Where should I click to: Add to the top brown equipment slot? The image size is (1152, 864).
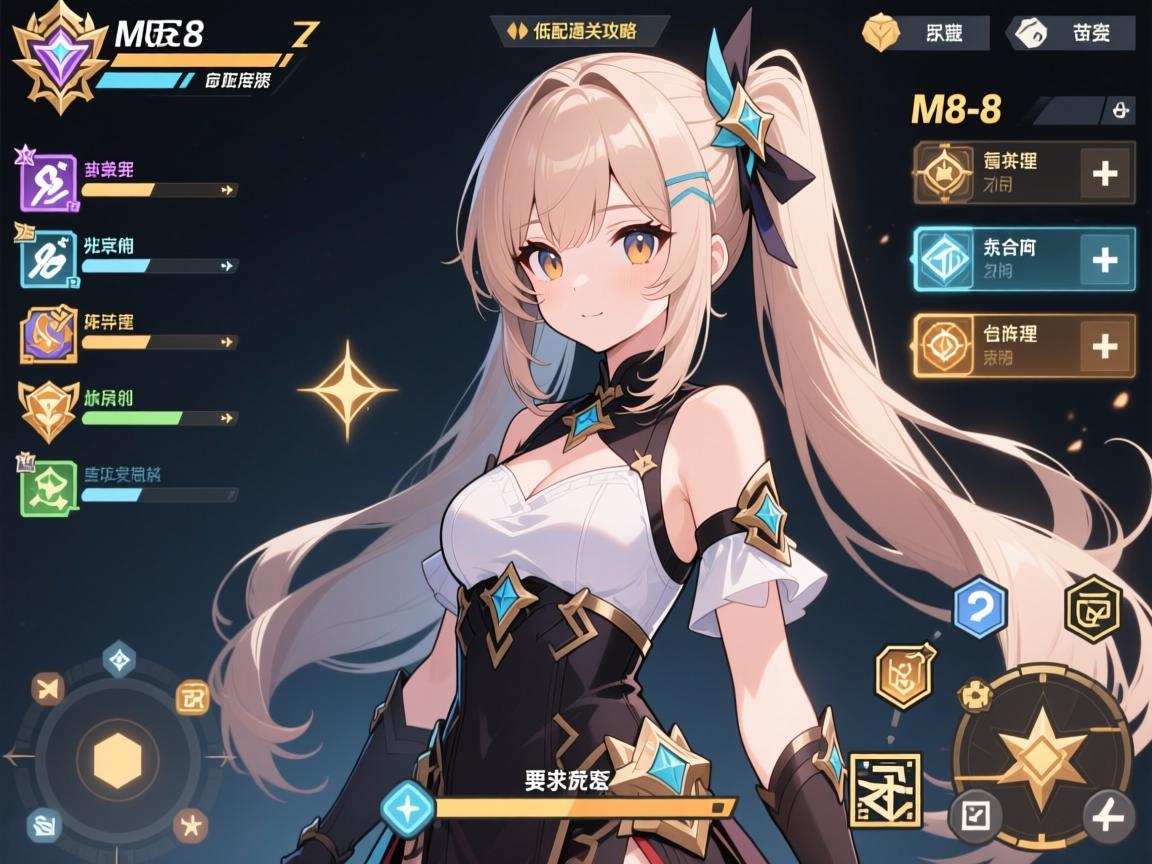(x=1104, y=174)
